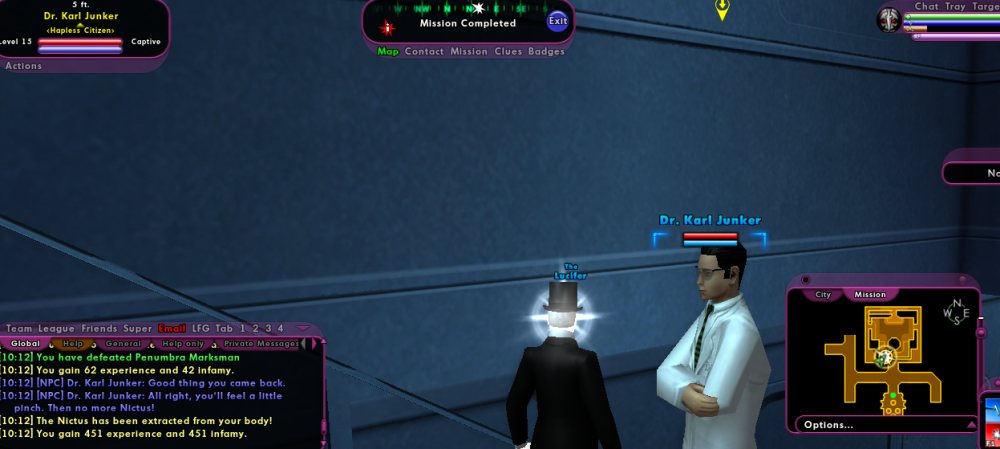1000x449 pixels.
Task: Open the Super group panel
Action: (x=138, y=328)
